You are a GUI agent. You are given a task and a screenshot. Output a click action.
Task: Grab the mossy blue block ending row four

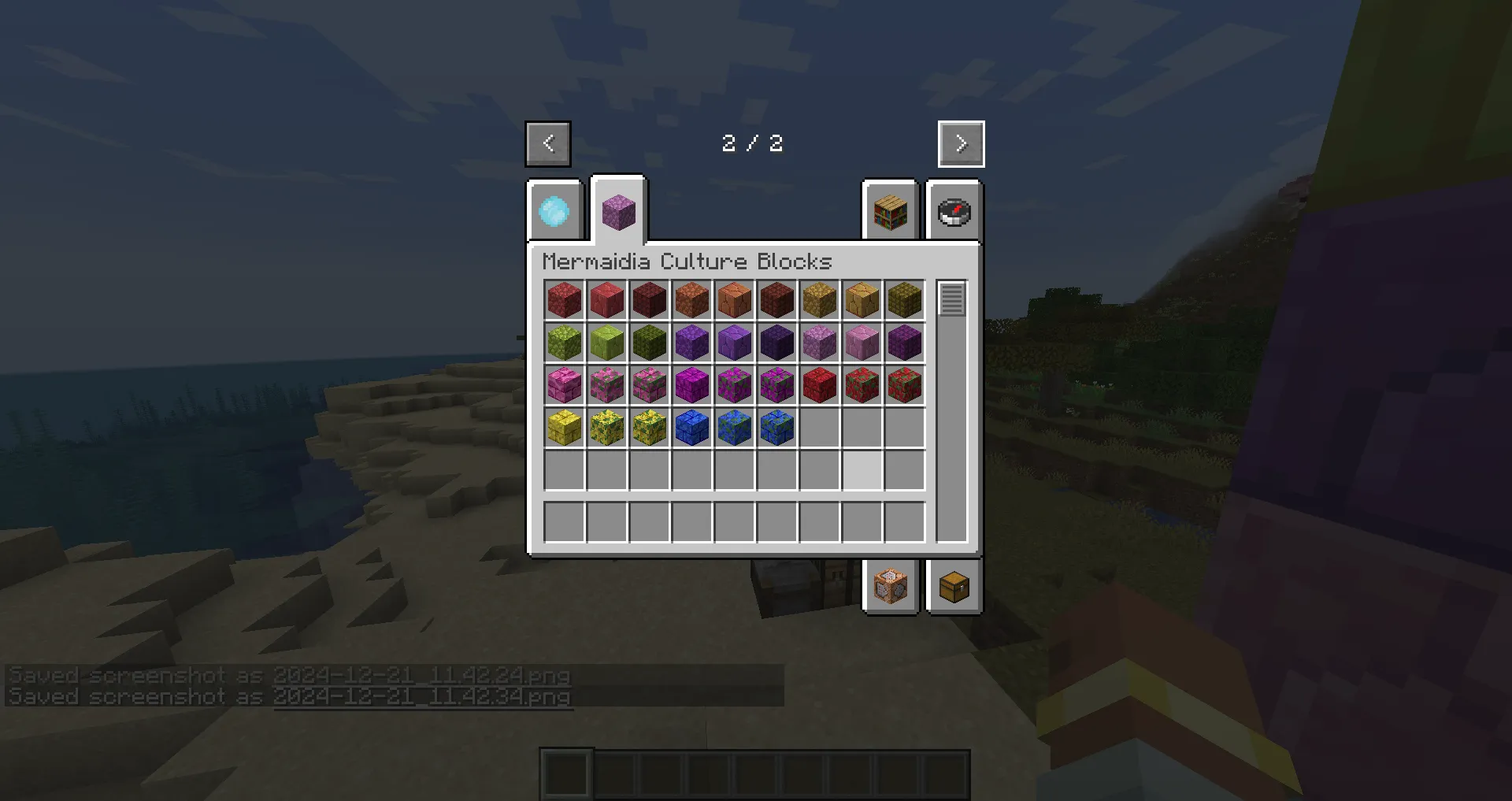pos(776,427)
